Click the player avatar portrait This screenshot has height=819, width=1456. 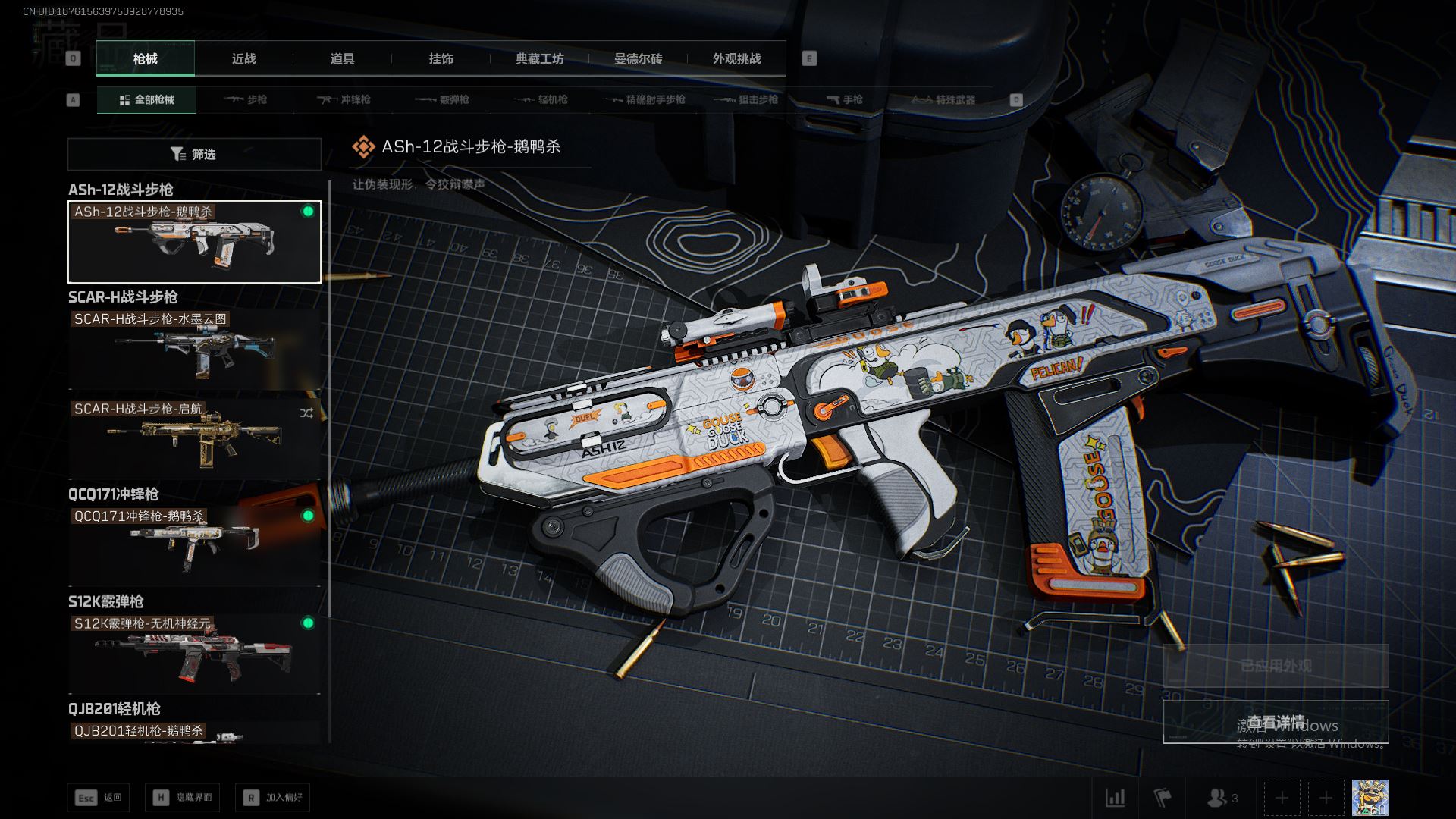(1370, 798)
